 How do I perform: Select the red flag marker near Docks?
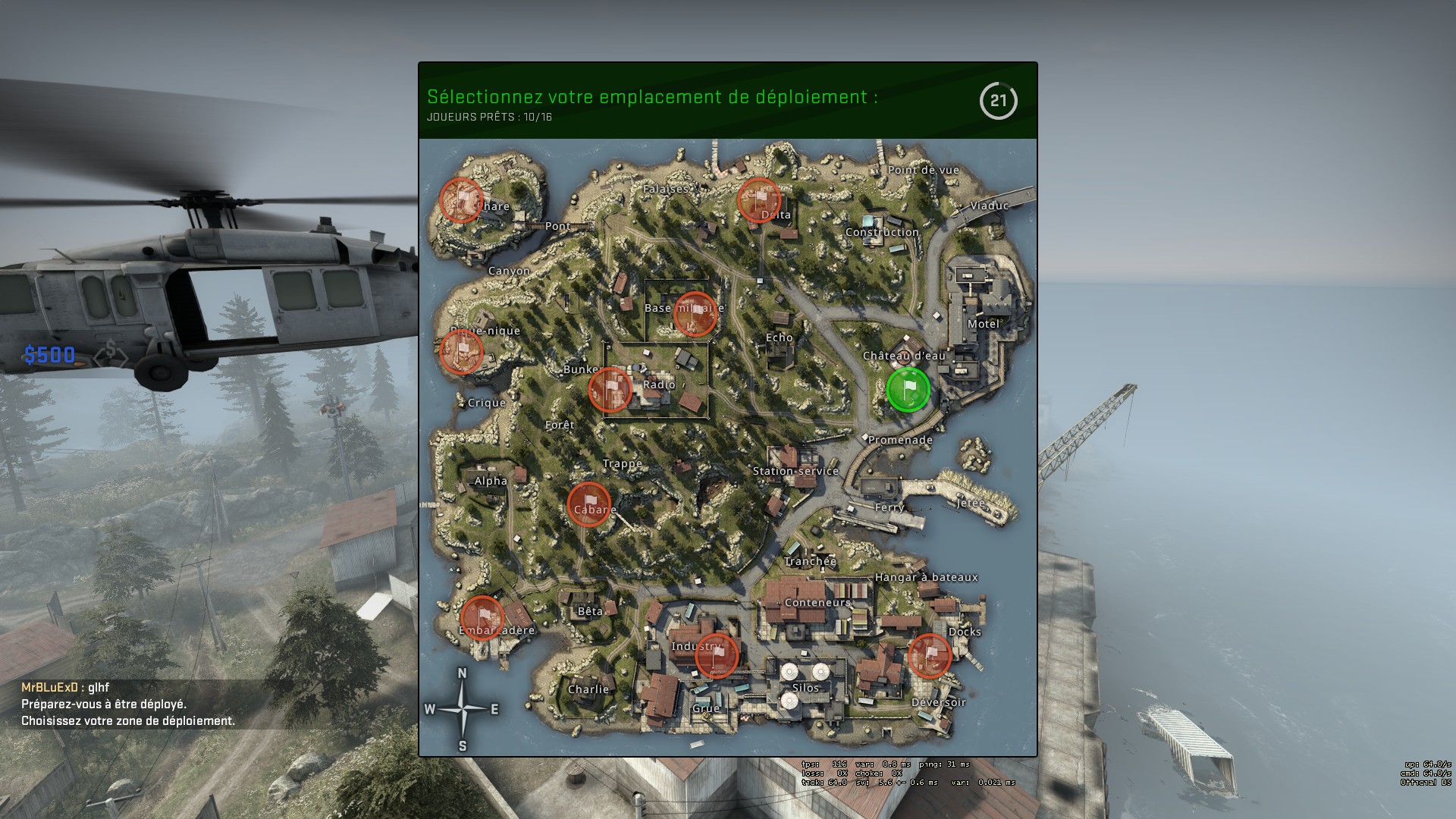coord(930,655)
